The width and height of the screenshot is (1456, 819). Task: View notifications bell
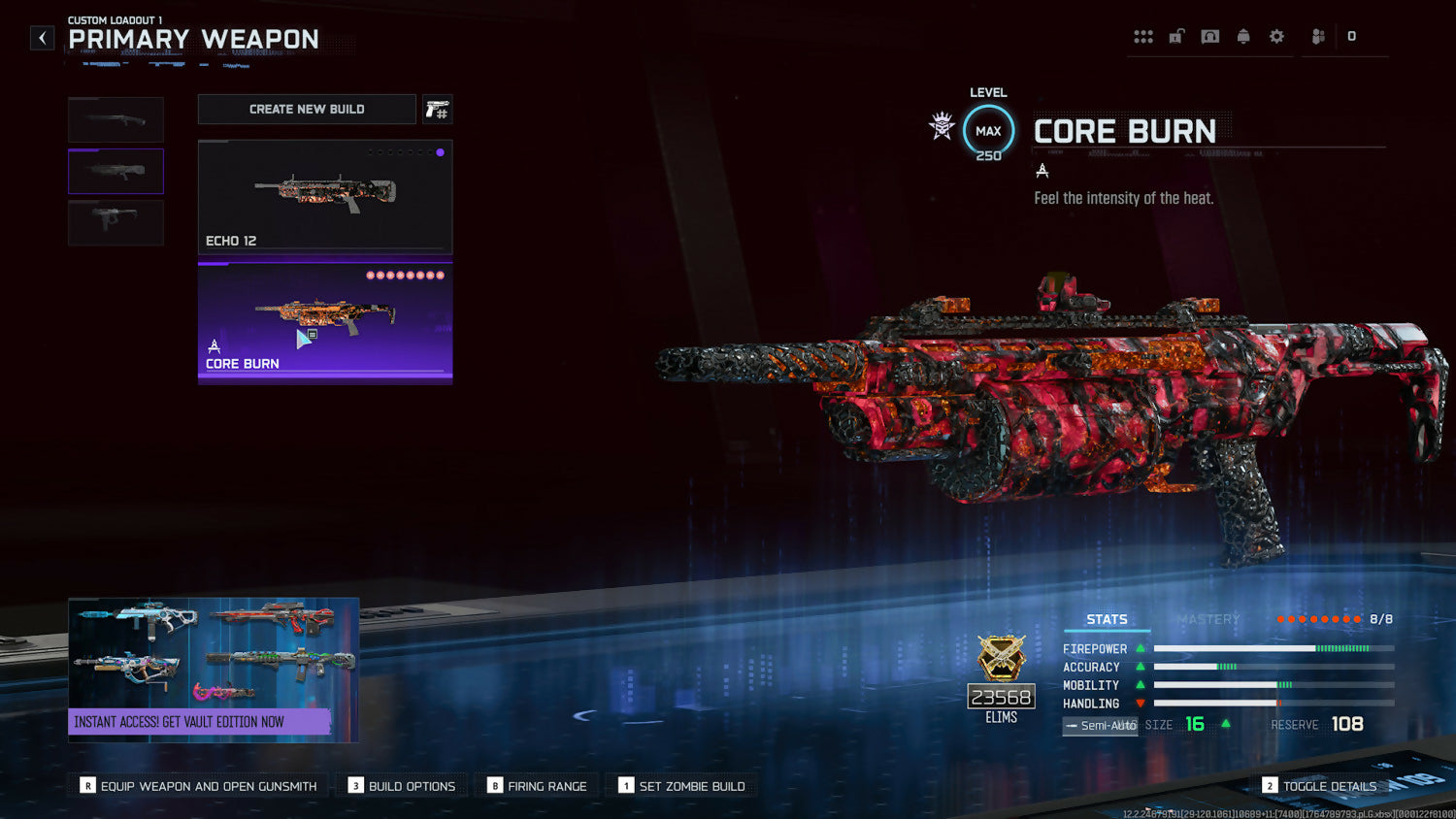(1243, 37)
